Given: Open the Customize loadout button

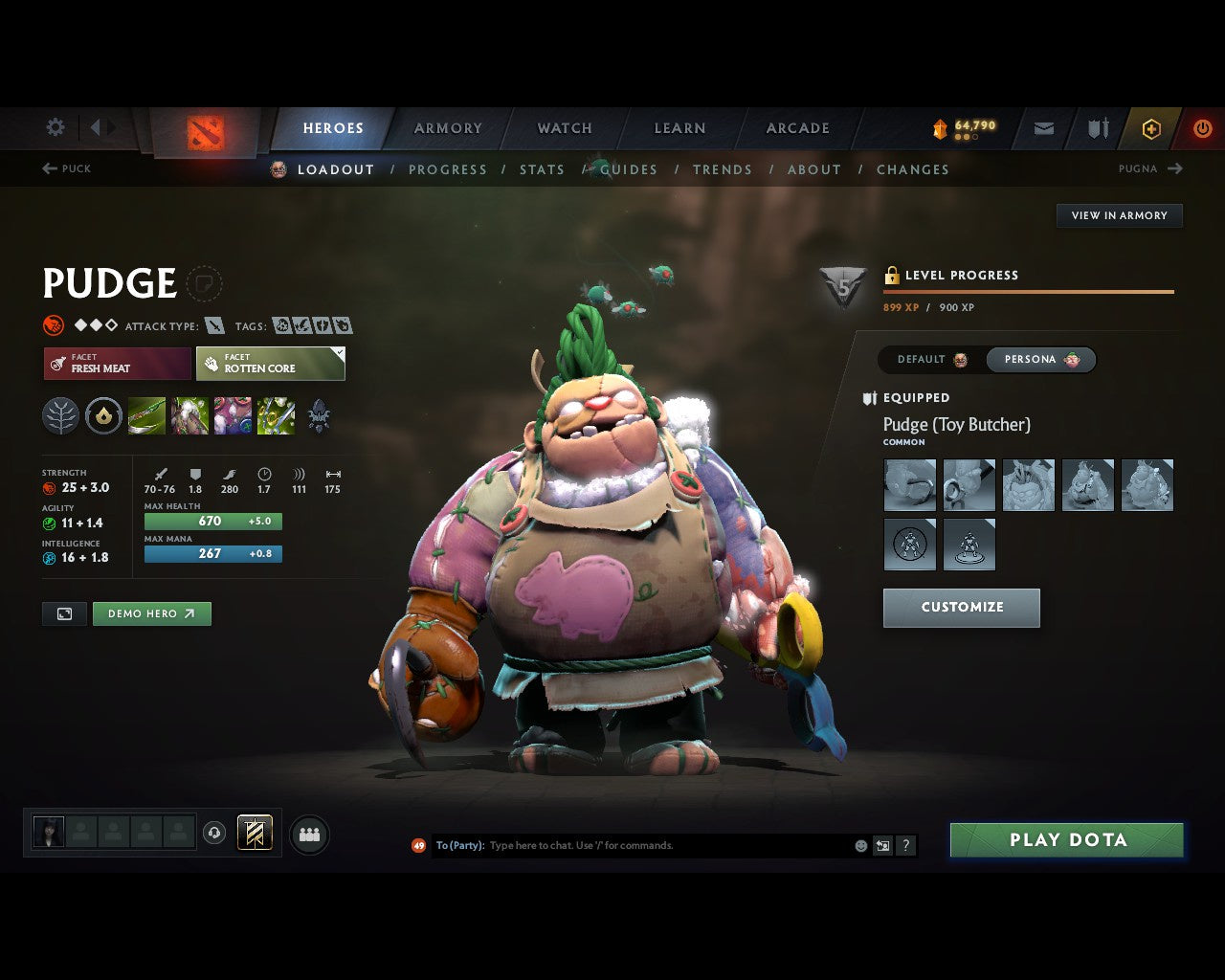Looking at the screenshot, I should pos(961,608).
